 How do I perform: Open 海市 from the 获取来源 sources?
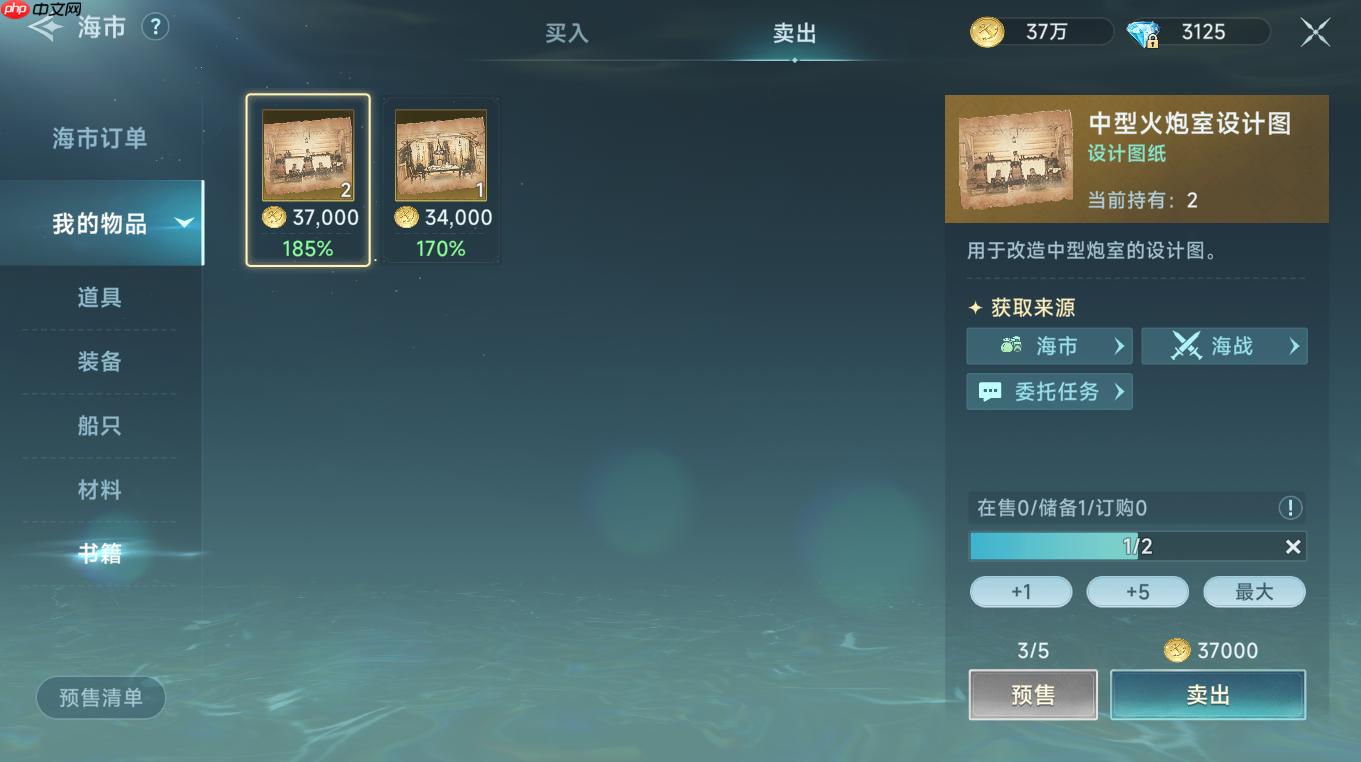tap(1049, 346)
